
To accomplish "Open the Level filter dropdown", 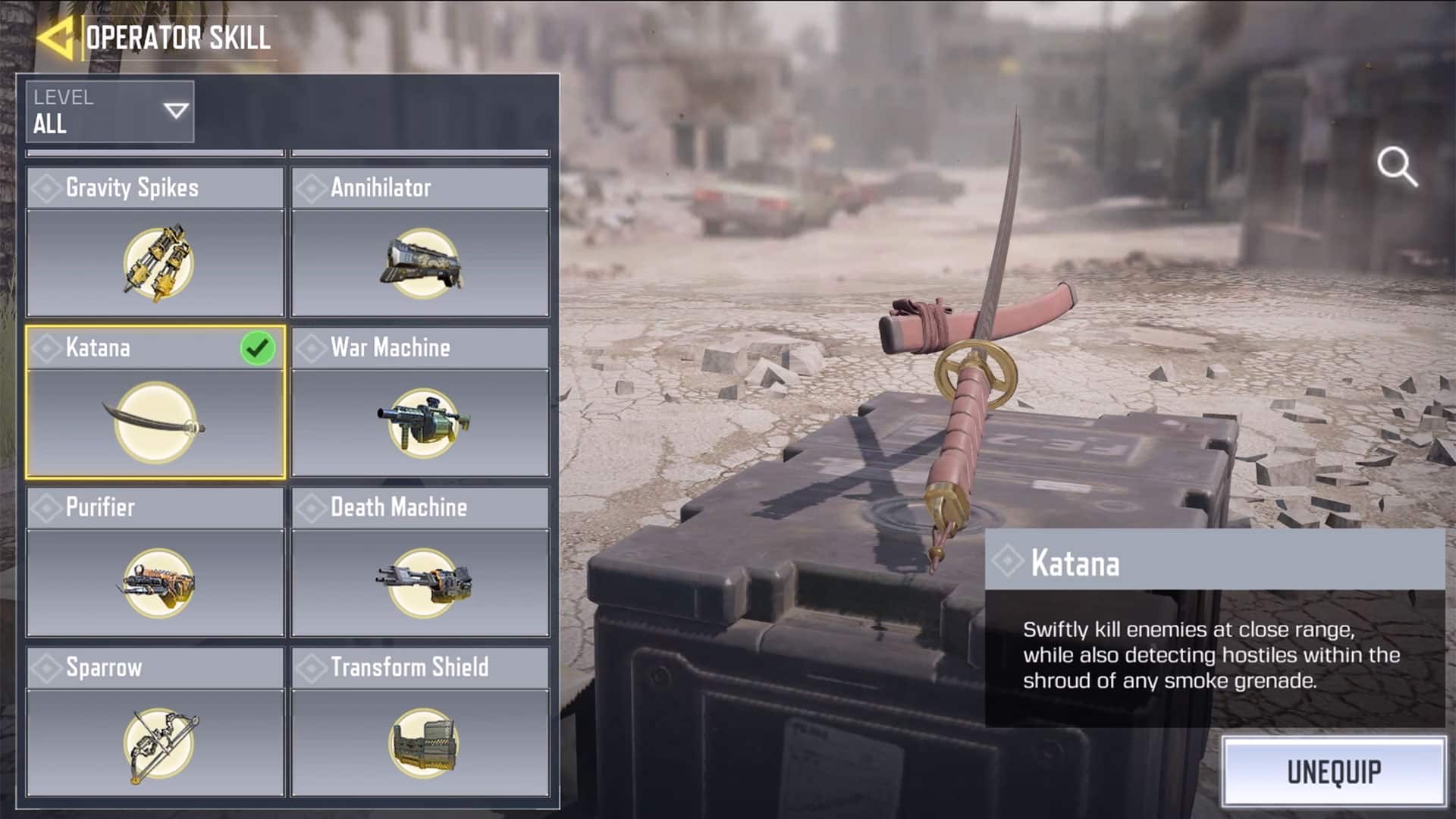I will (x=109, y=111).
